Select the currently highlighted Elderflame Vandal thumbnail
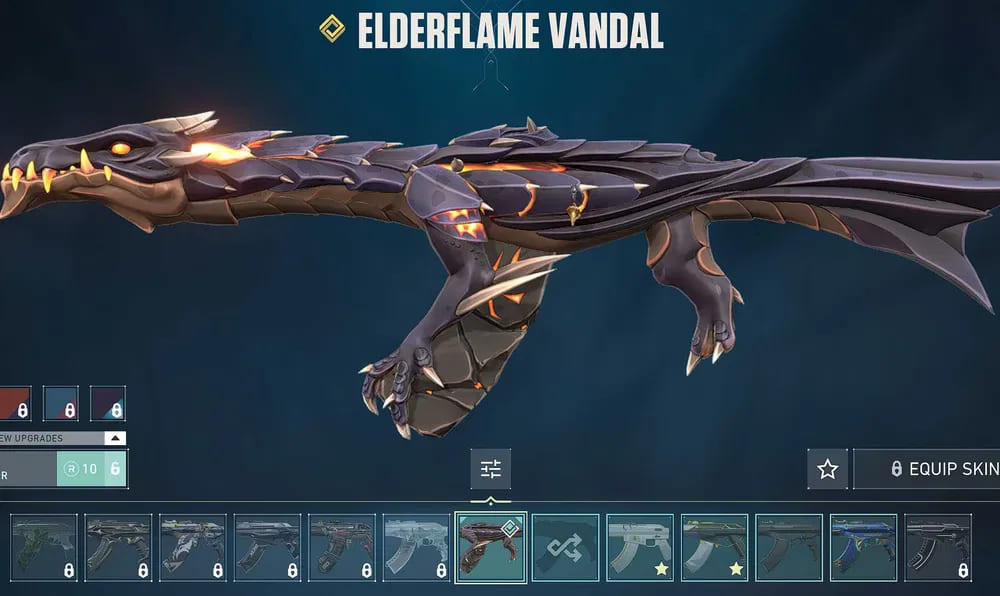Viewport: 1000px width, 596px height. point(490,548)
